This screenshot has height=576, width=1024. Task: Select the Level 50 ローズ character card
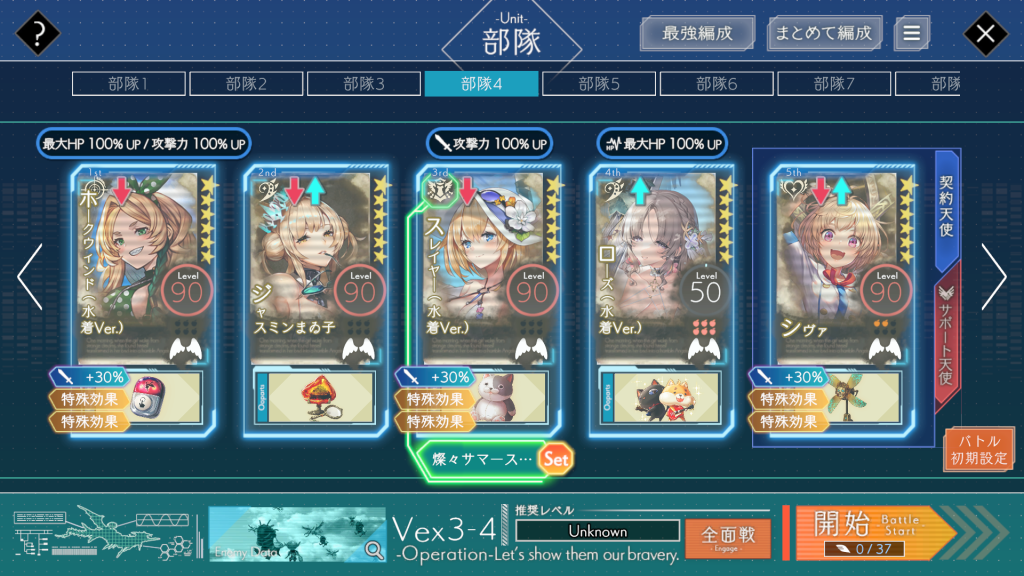662,265
